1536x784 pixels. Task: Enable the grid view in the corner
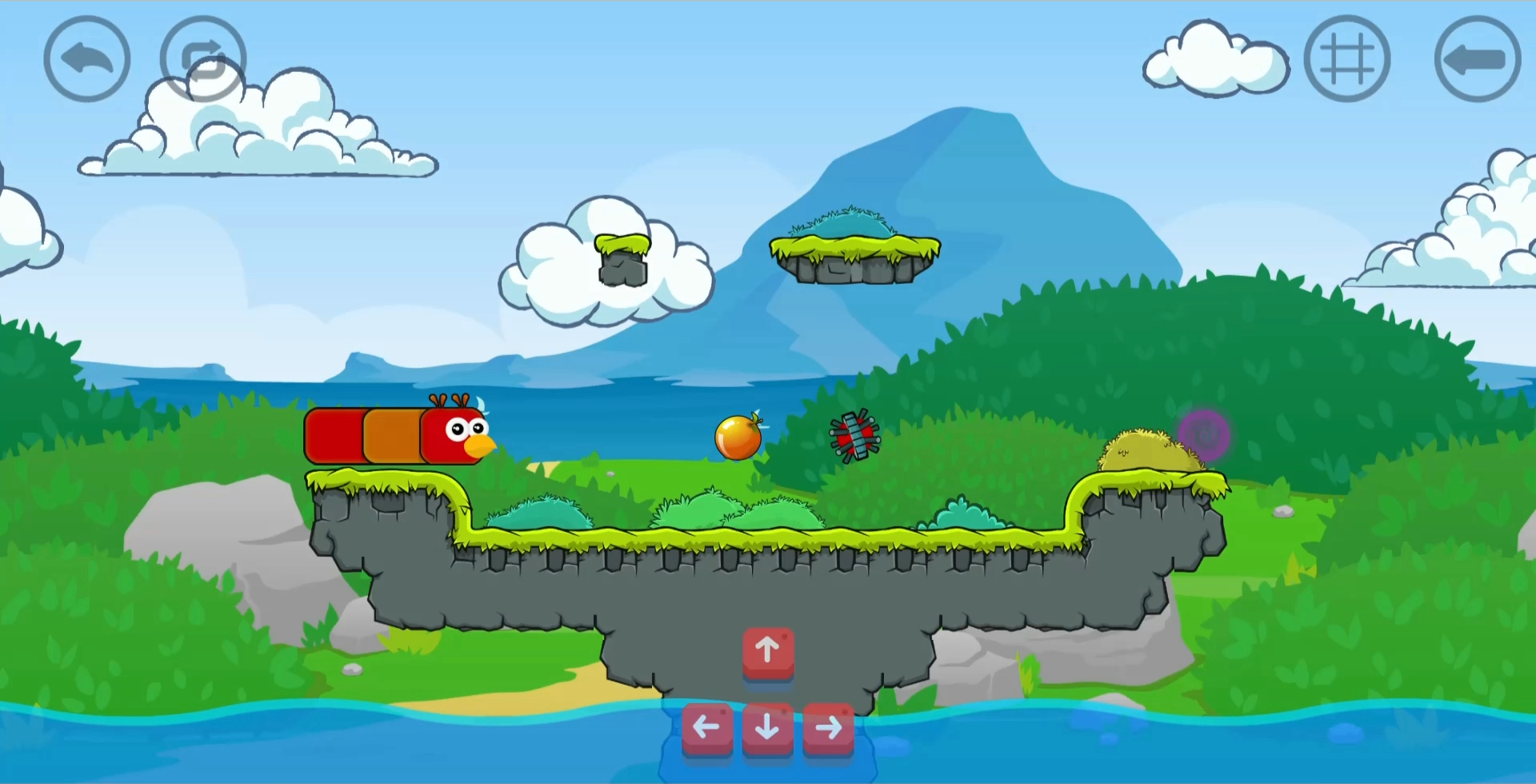pyautogui.click(x=1347, y=58)
